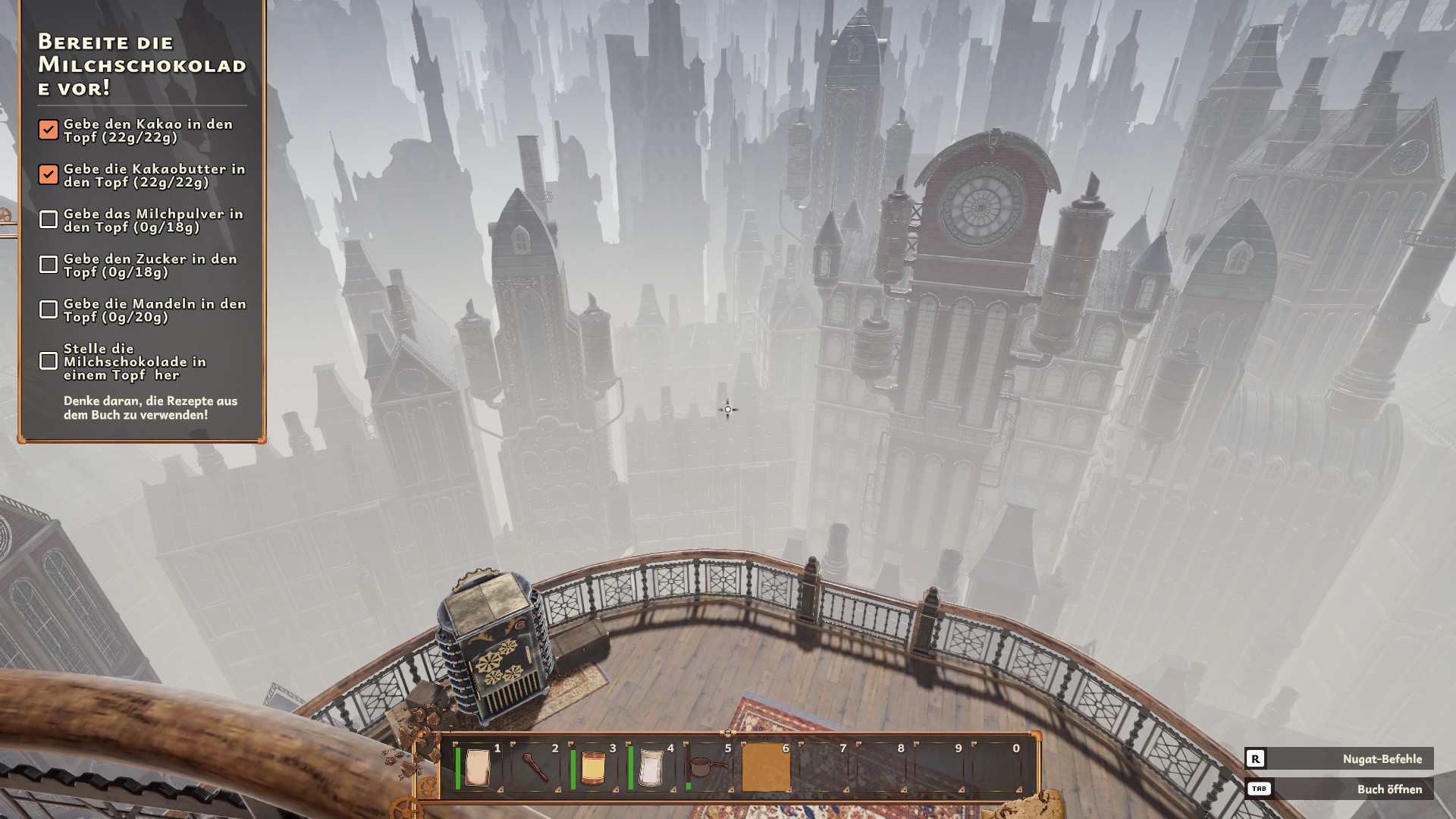1456x819 pixels.
Task: Click the checked Kakaobutter objective checkbox
Action: coord(49,174)
